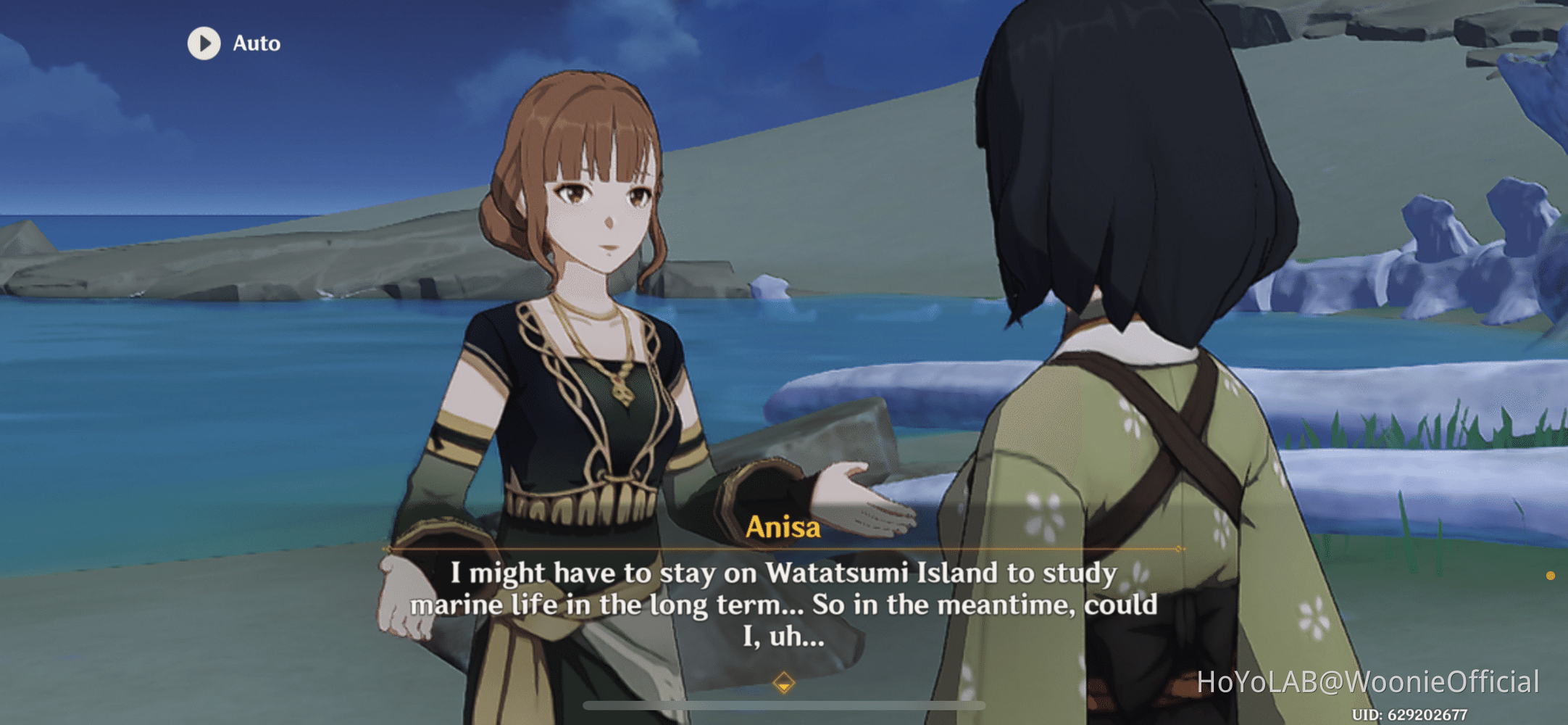Click the diamond continue indicator below the dialogue
The image size is (1568, 725).
[x=785, y=683]
